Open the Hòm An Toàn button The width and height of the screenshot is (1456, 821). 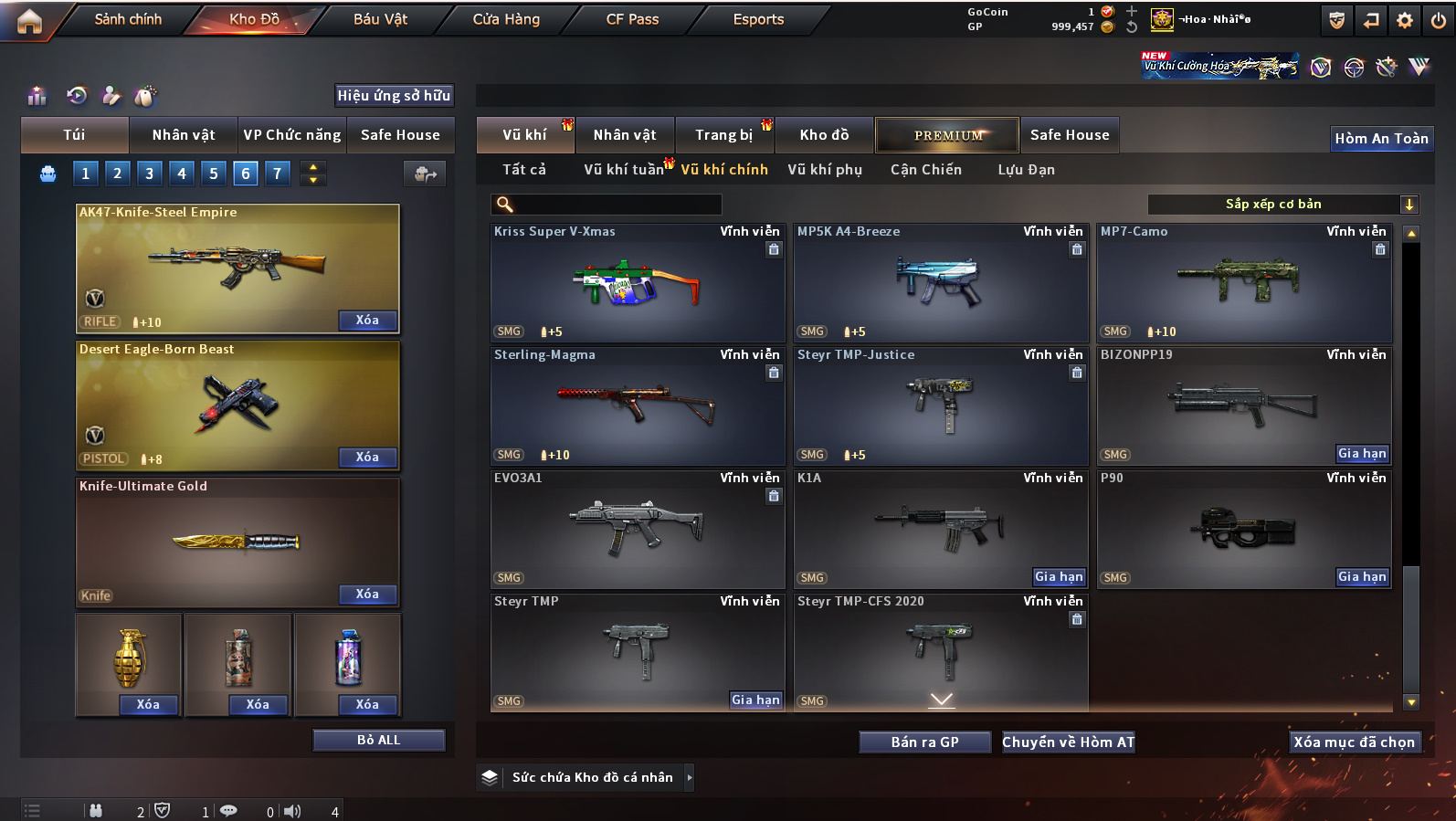(1381, 139)
